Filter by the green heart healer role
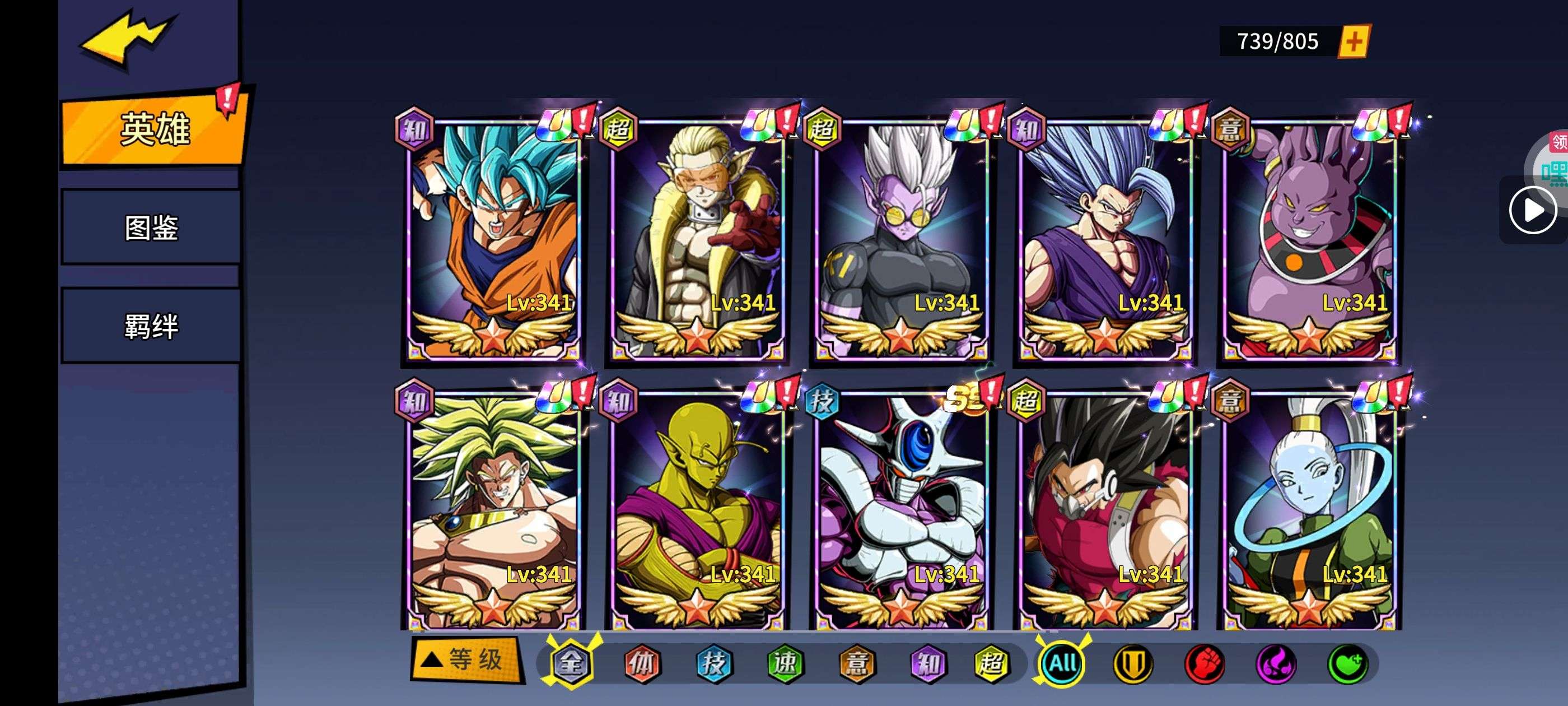This screenshot has height=706, width=1568. pyautogui.click(x=1348, y=663)
